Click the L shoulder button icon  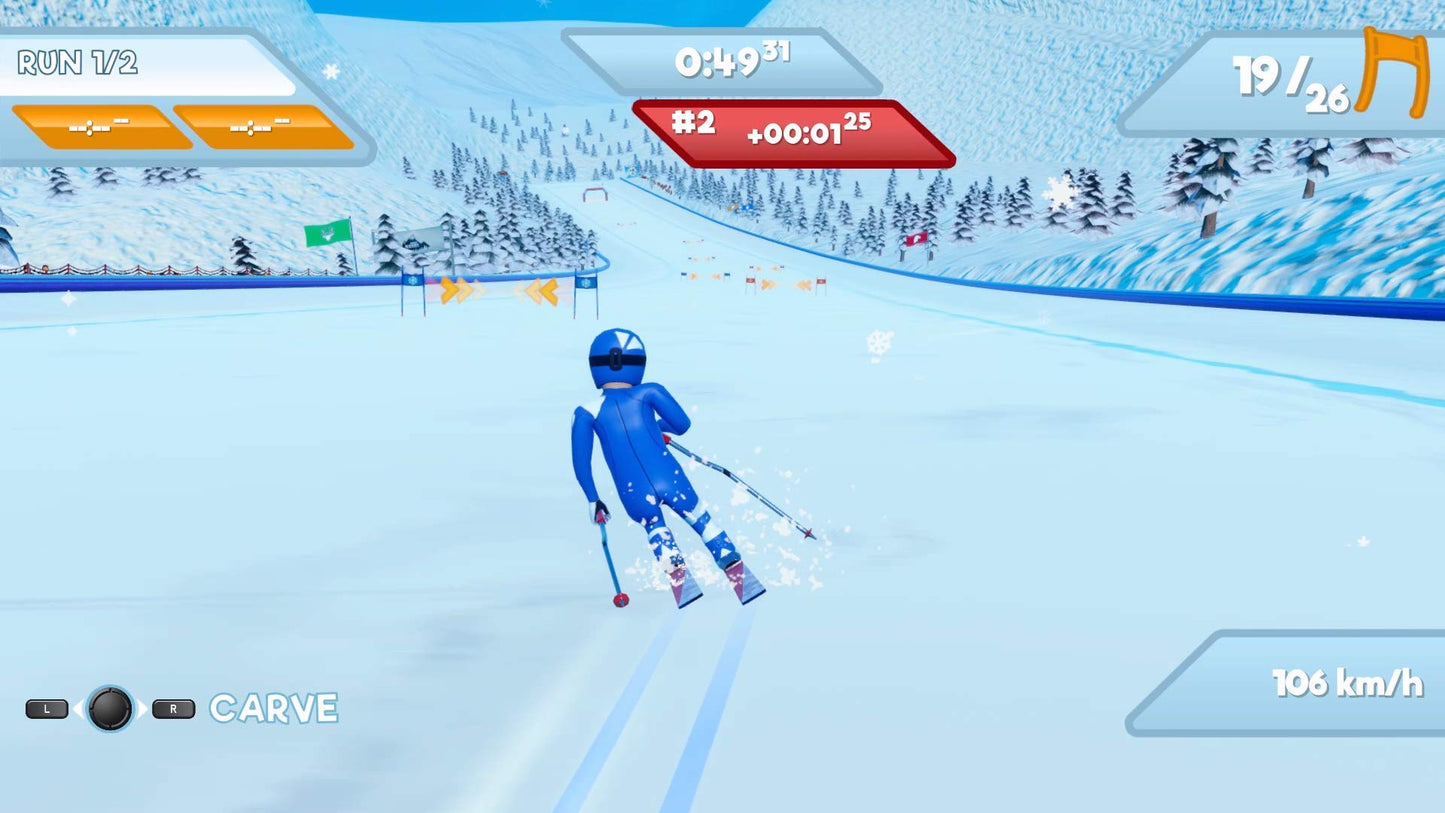[45, 708]
